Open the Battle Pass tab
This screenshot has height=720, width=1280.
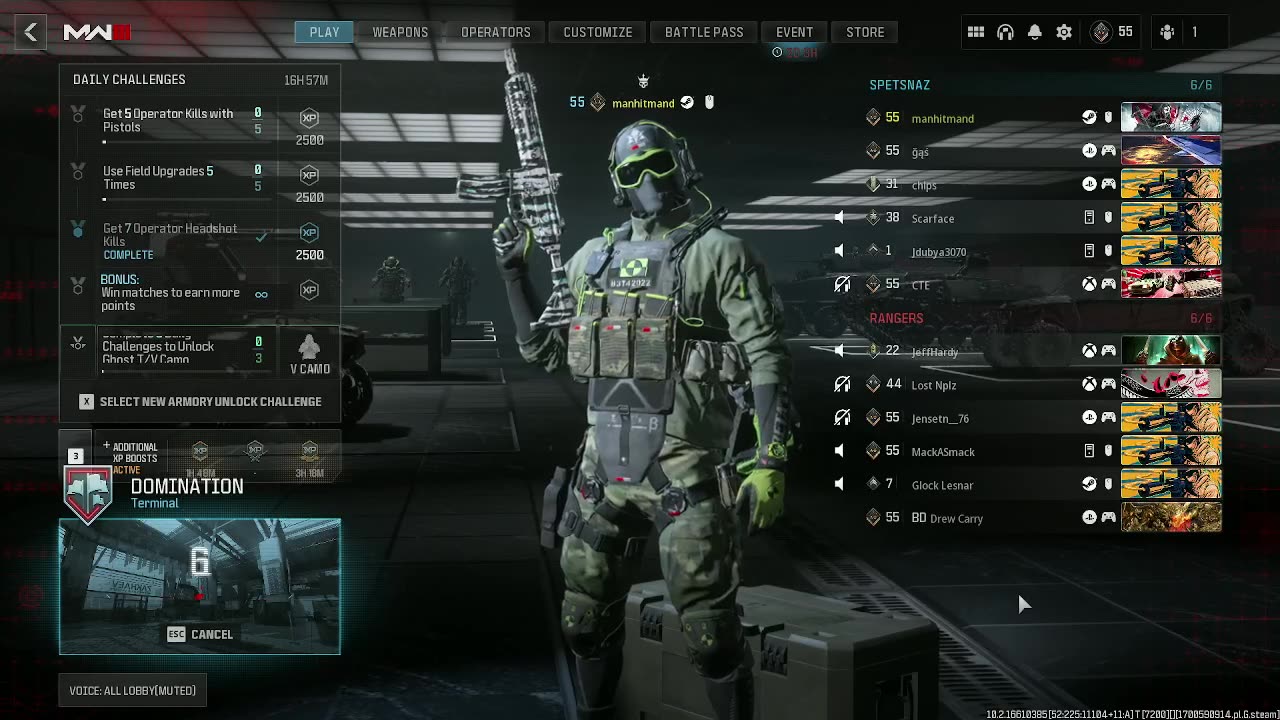704,32
